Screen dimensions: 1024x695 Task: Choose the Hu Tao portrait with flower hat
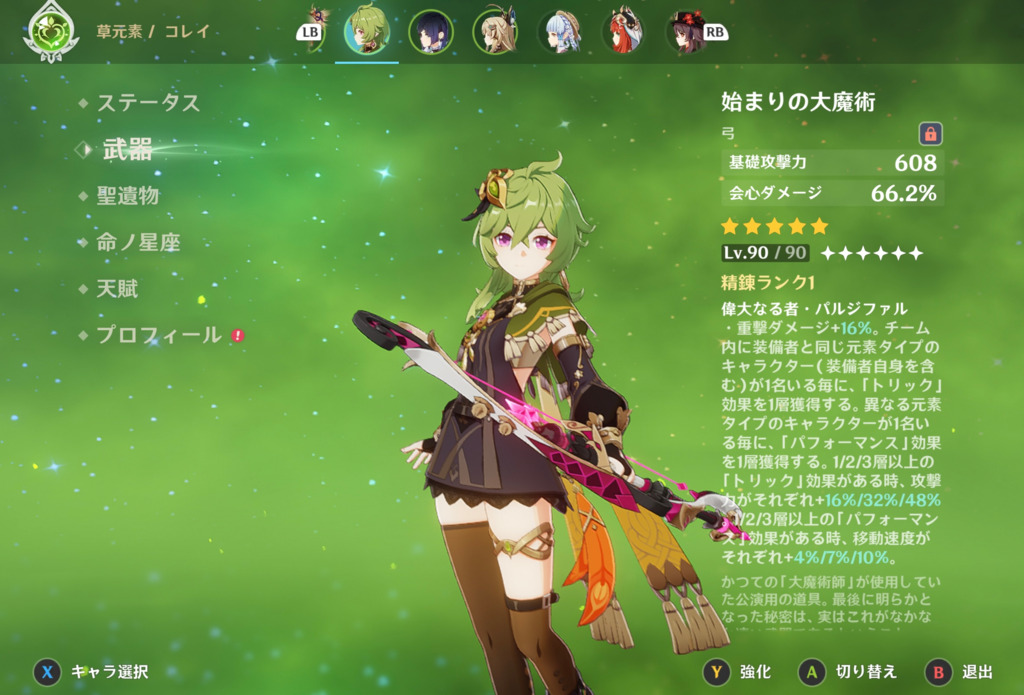point(687,31)
